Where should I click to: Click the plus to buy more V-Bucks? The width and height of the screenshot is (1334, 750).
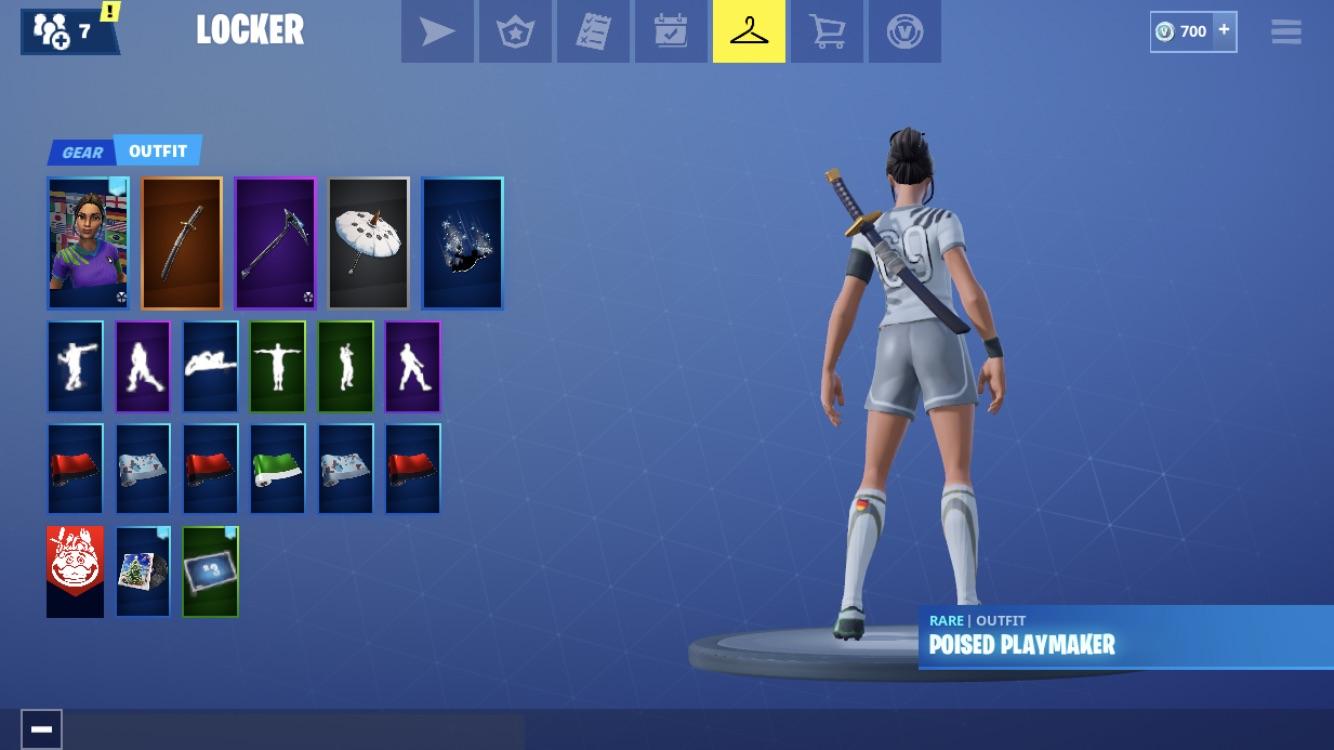[1223, 30]
